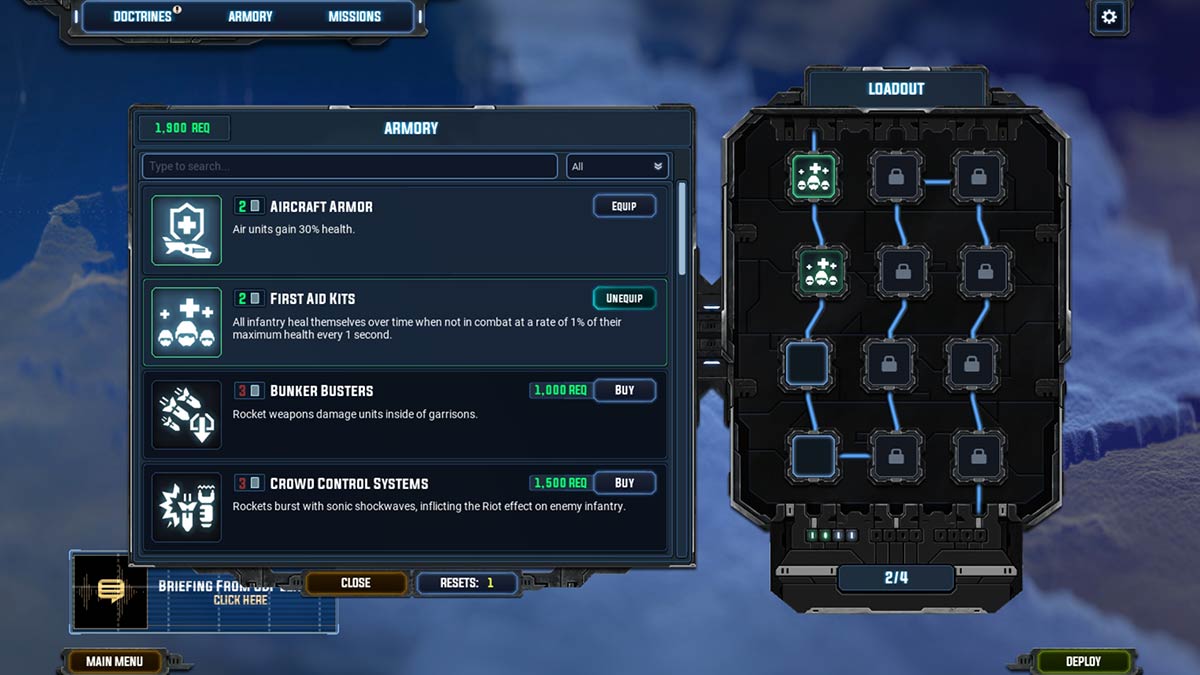Open the gear settings menu
This screenshot has width=1200, height=675.
pyautogui.click(x=1108, y=16)
